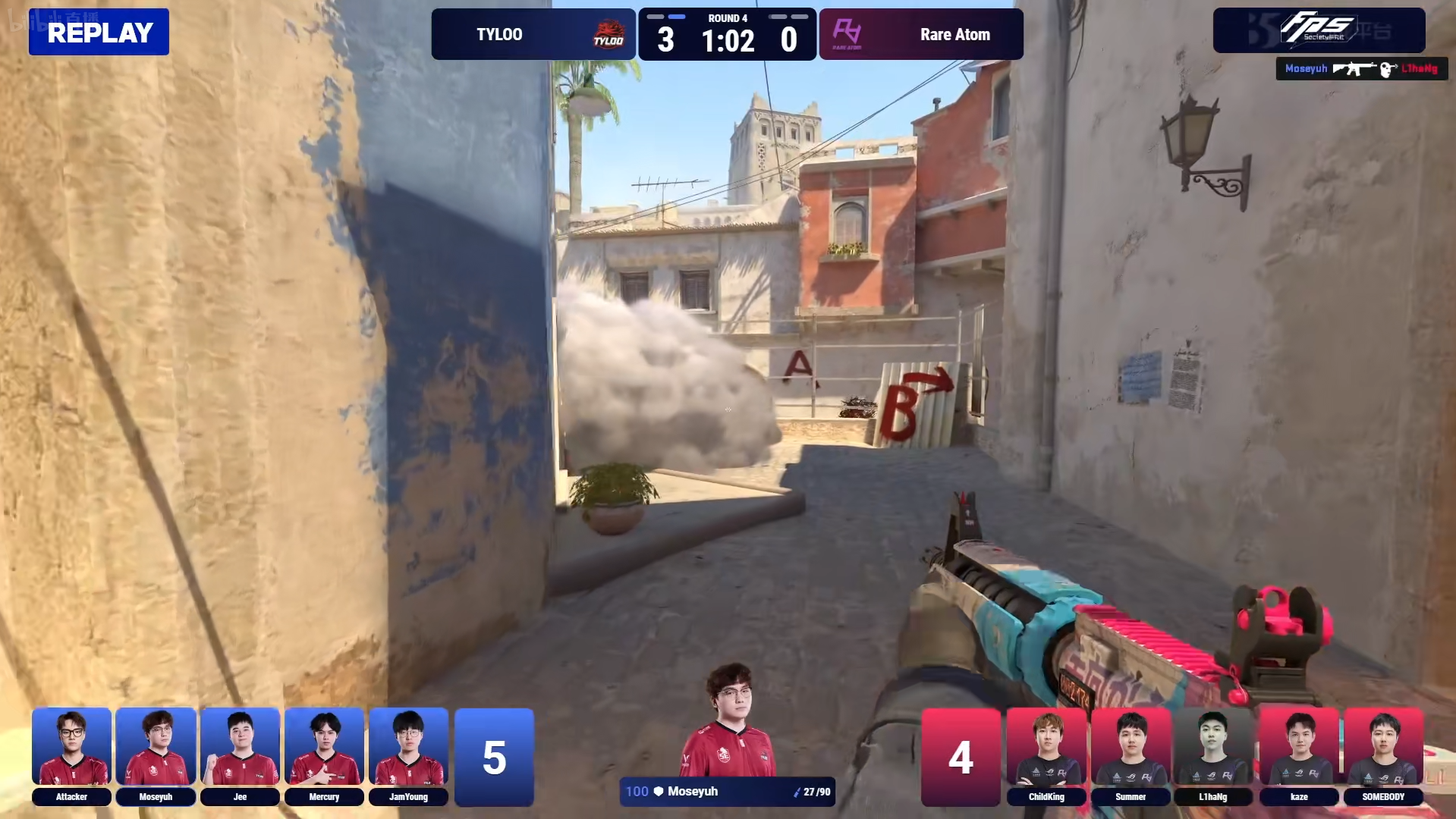Click the TYLOO team name panel
This screenshot has width=1456, height=819.
click(533, 34)
